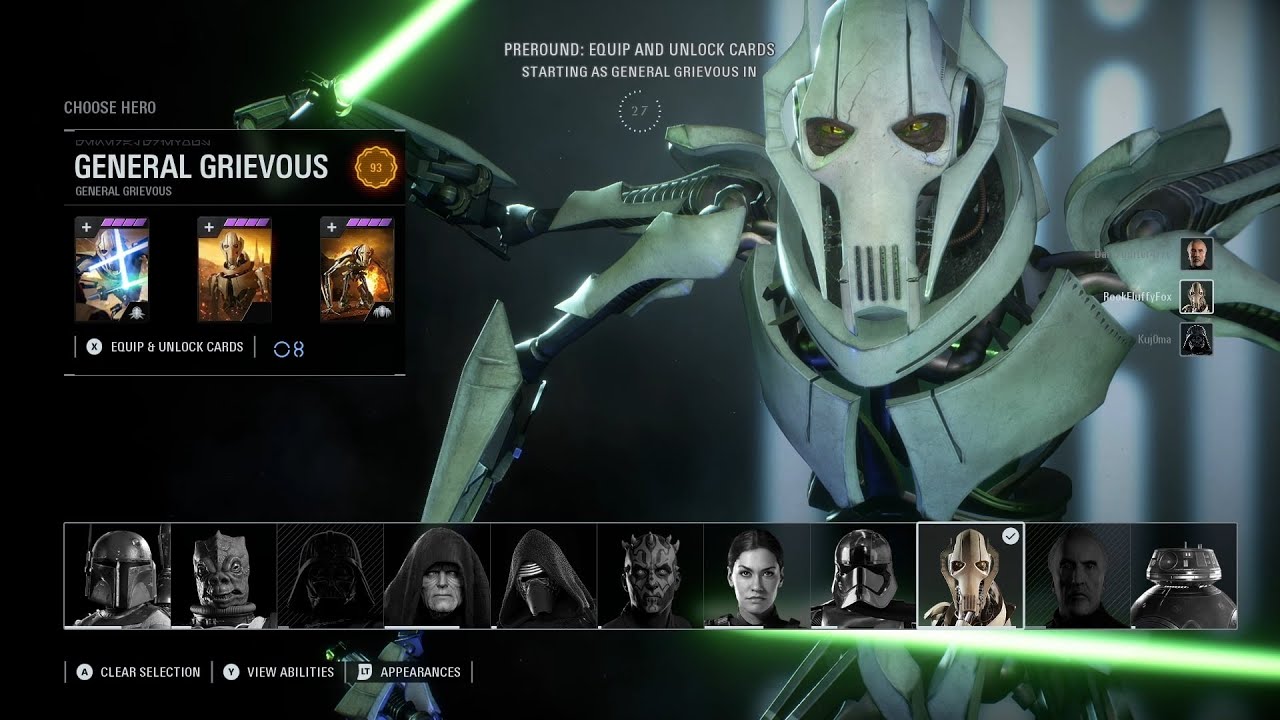Open the crossed lightsabers star card
The height and width of the screenshot is (720, 1280).
click(x=112, y=270)
